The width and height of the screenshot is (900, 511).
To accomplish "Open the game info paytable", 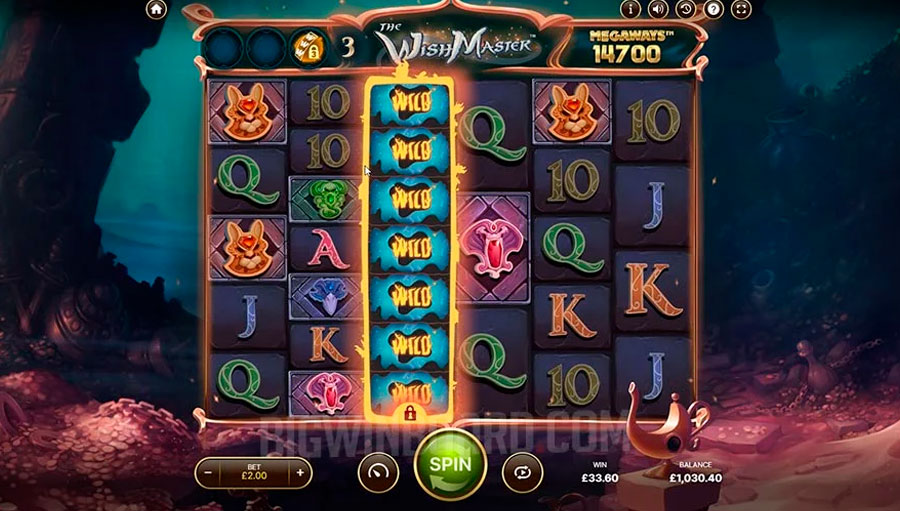I will coord(631,10).
